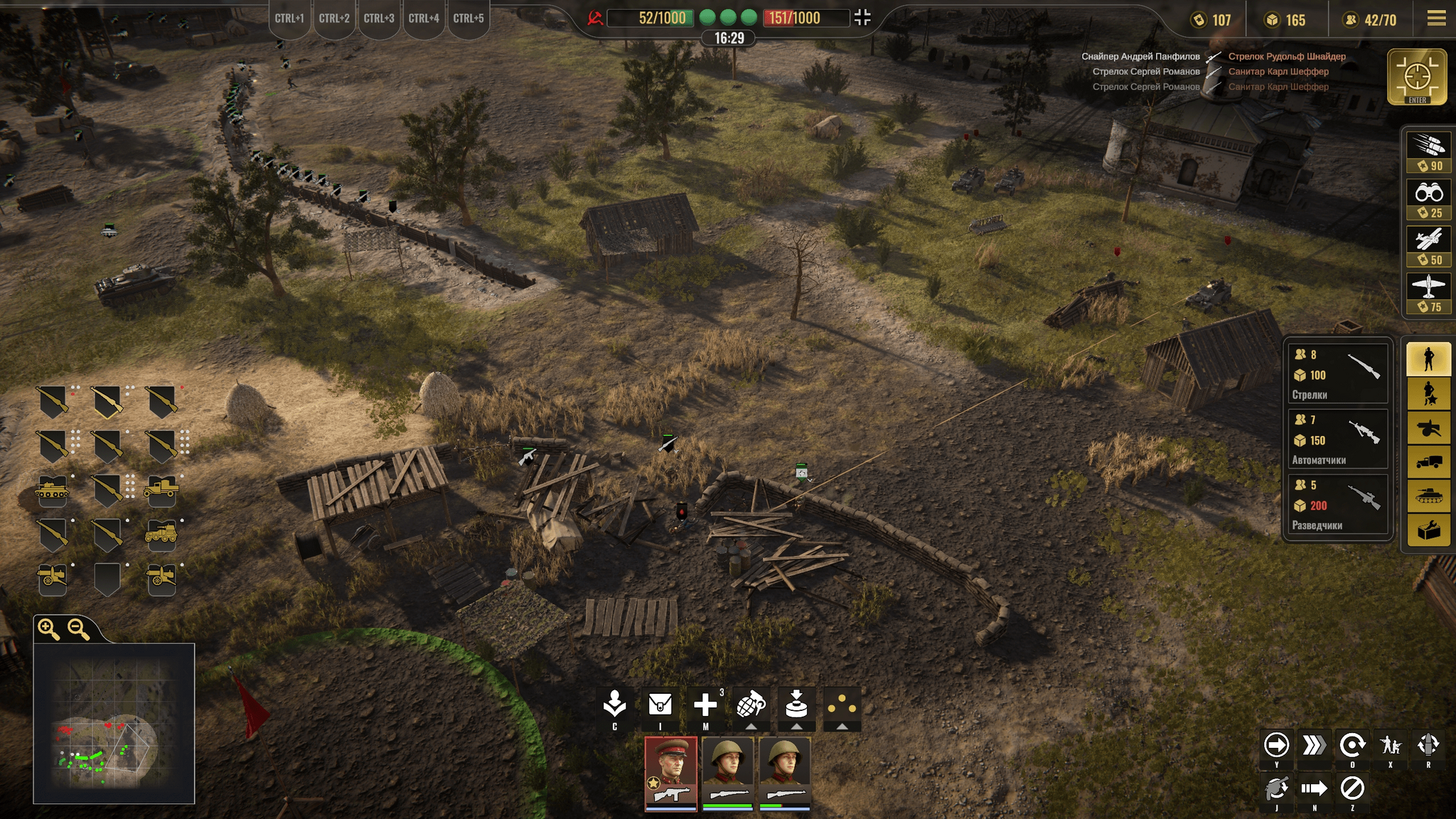Activate the stop order icon
The image size is (1456, 819).
1352,788
